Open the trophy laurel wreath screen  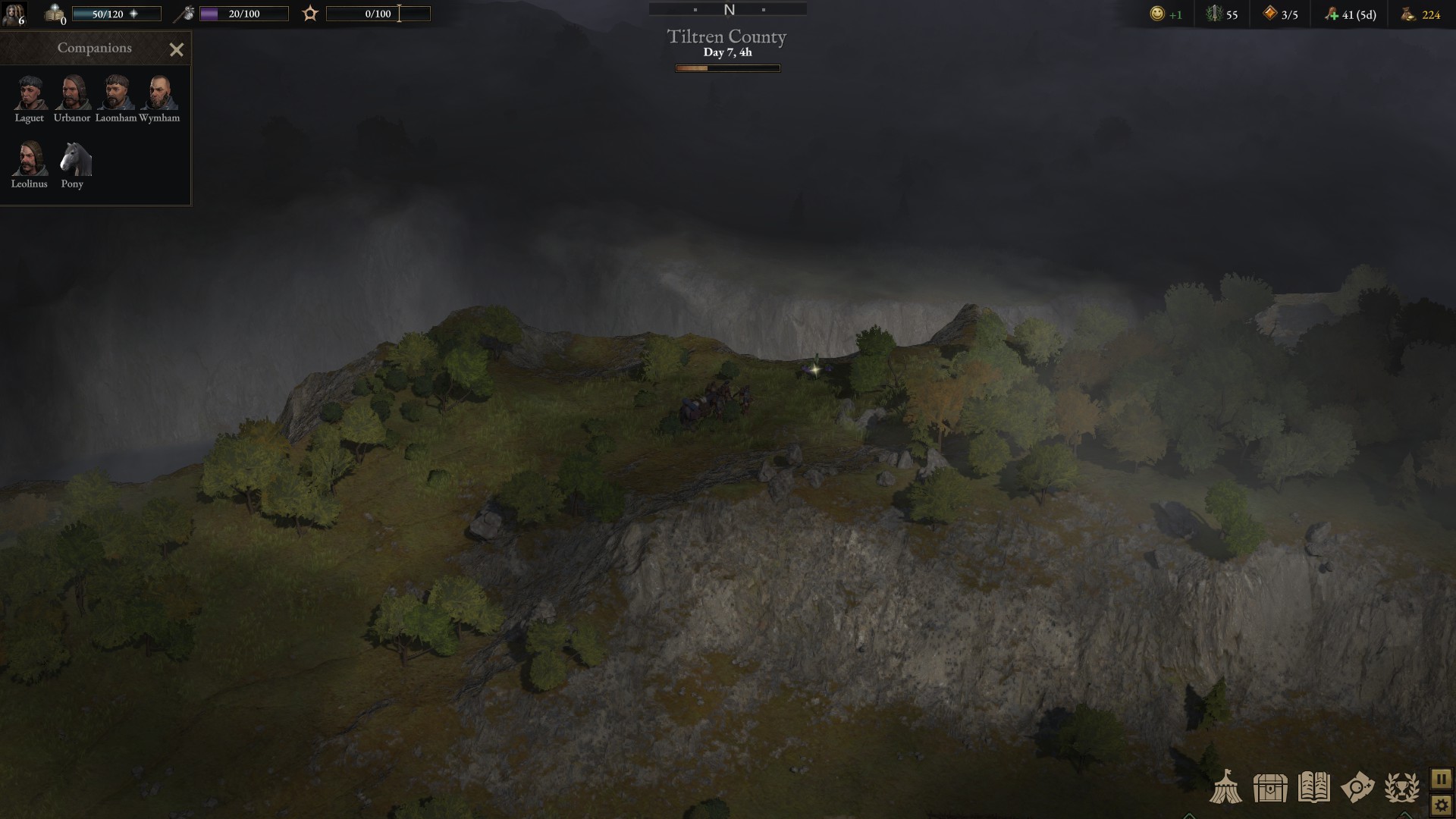coord(1401,787)
